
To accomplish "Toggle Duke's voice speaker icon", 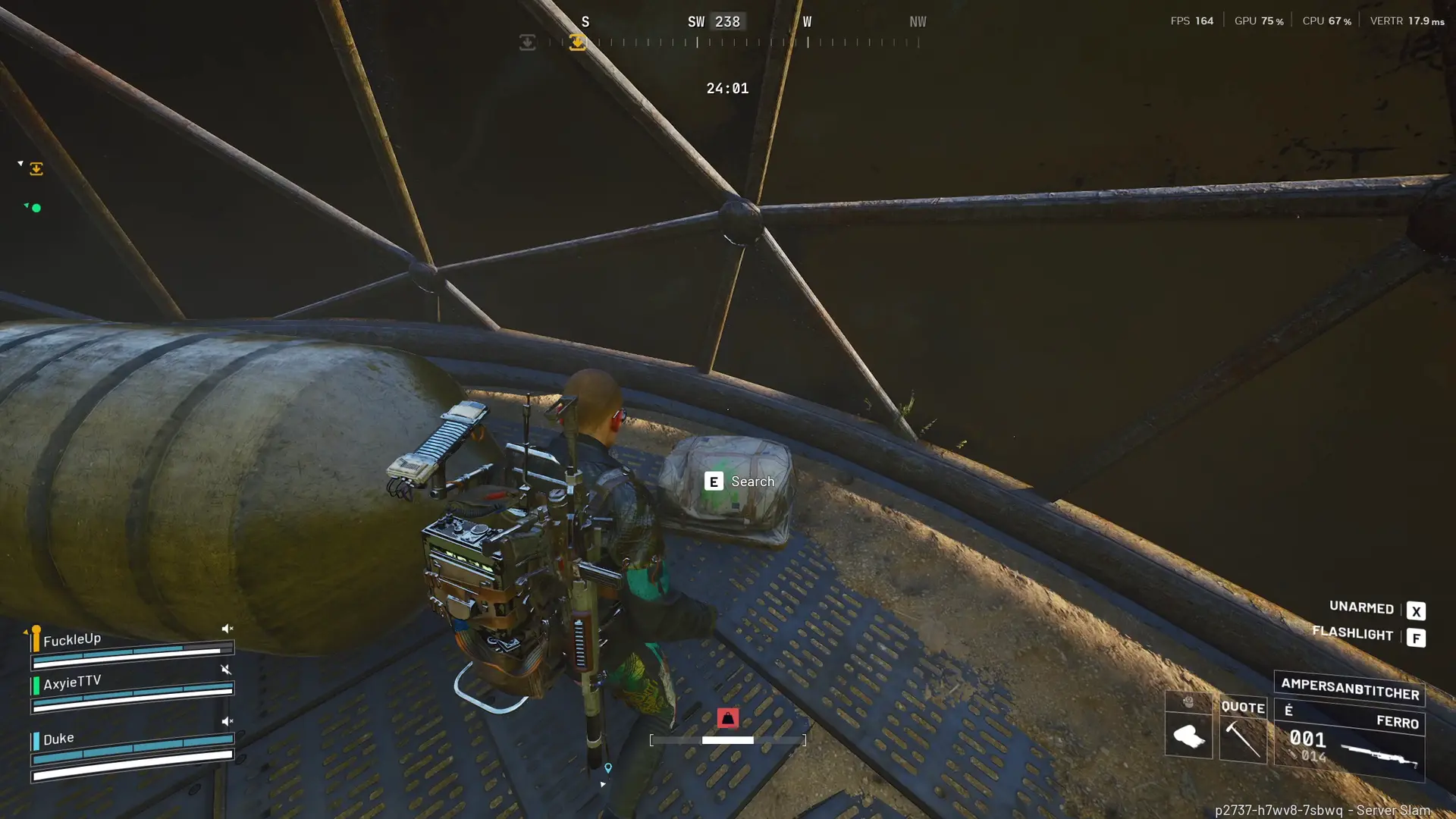I will [227, 721].
